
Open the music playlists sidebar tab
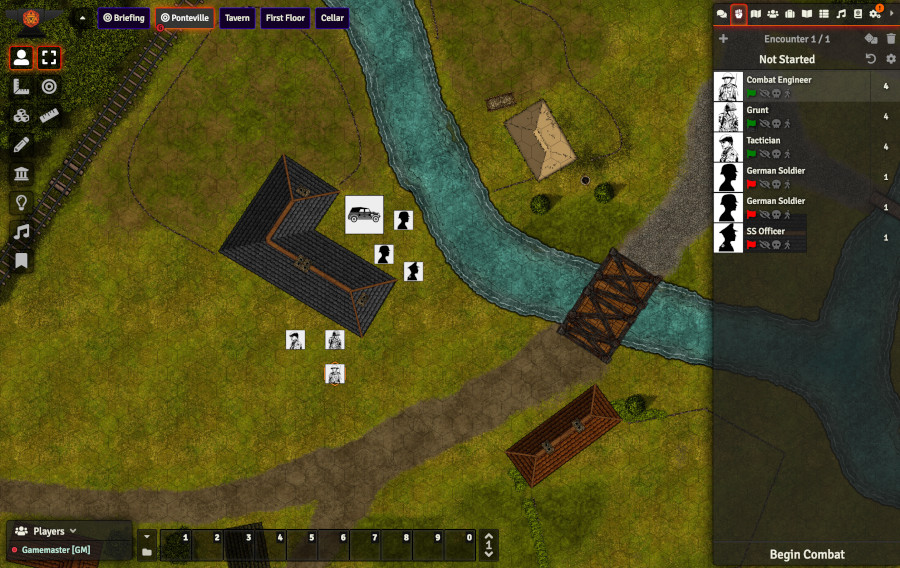coord(841,14)
